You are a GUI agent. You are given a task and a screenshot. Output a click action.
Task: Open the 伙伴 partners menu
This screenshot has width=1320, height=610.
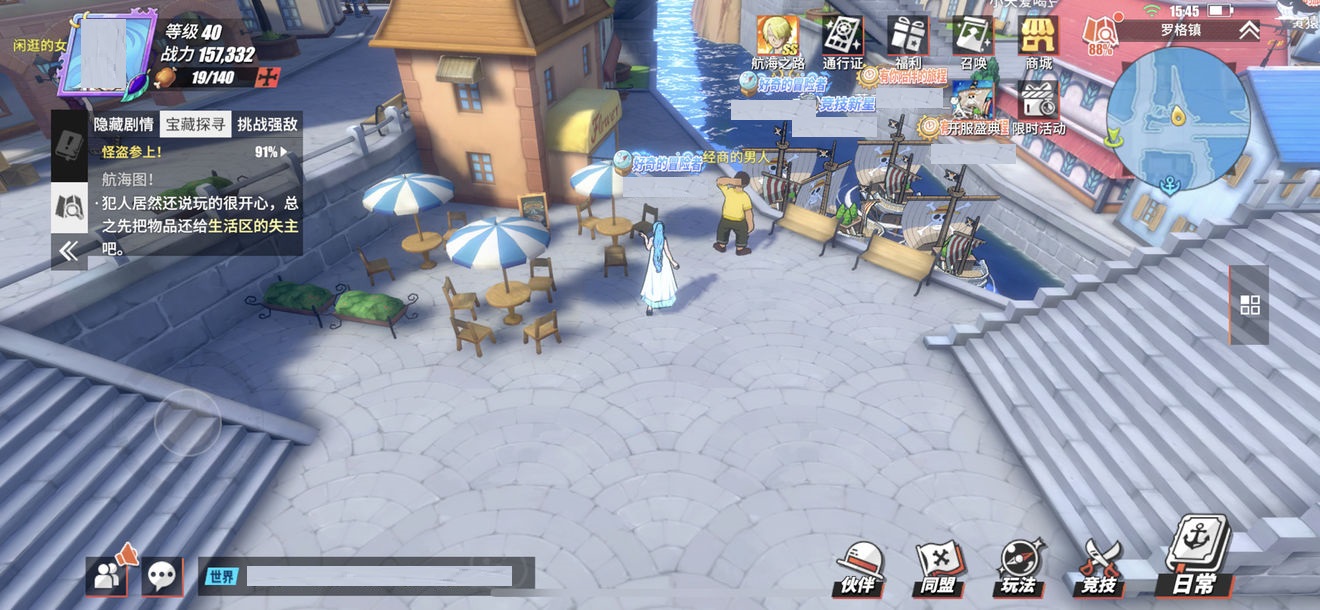pyautogui.click(x=857, y=568)
